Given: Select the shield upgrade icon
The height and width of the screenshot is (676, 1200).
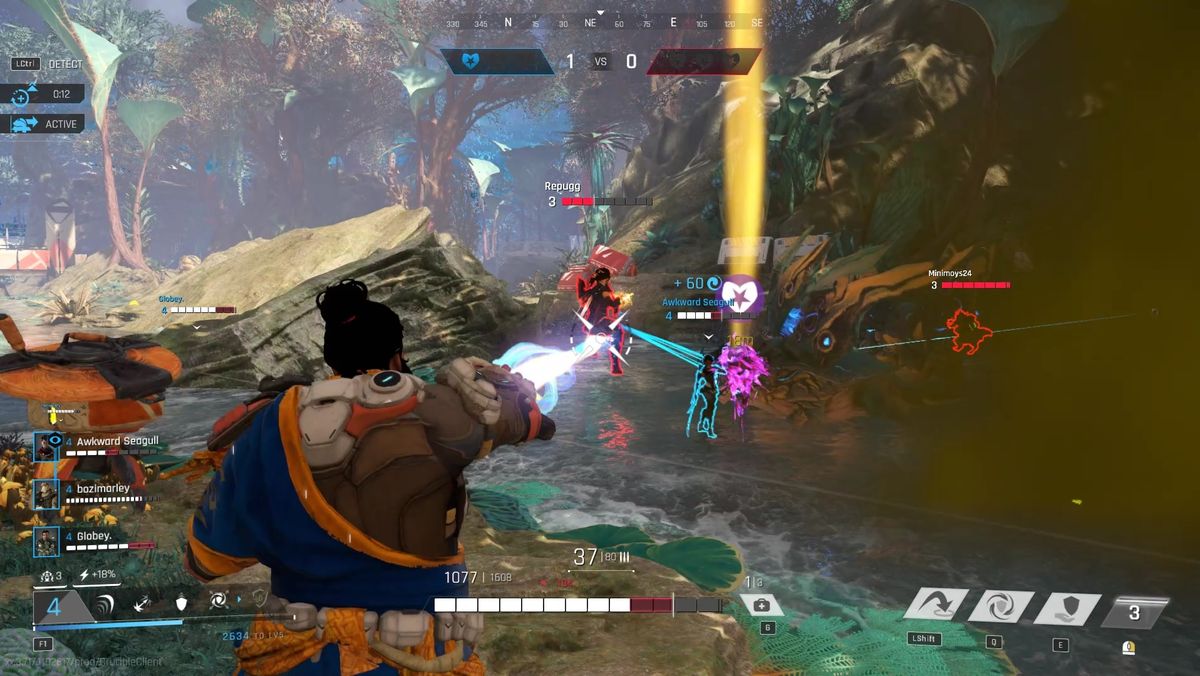Looking at the screenshot, I should (181, 603).
